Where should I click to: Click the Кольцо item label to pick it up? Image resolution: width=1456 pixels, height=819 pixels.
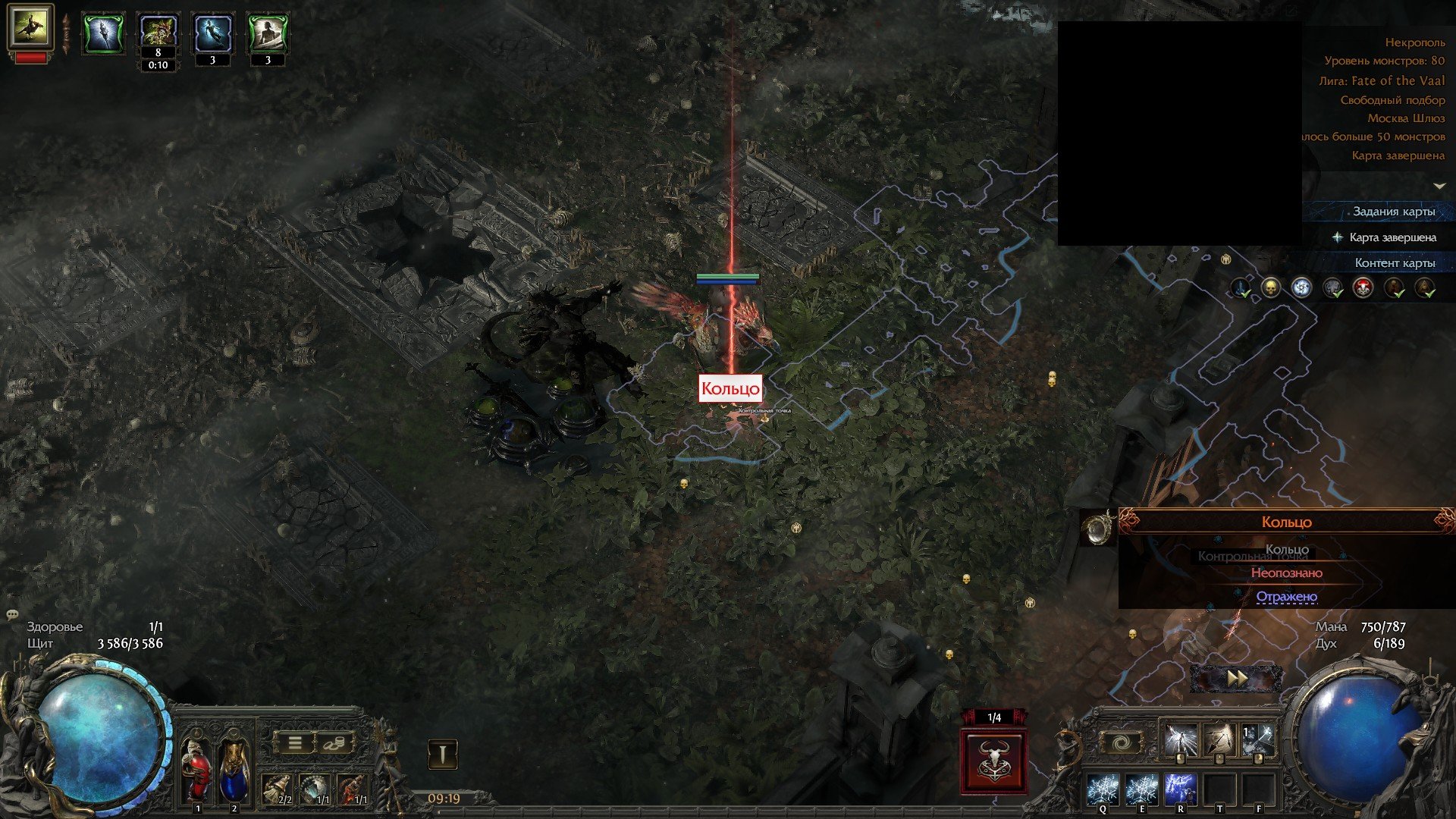(731, 388)
